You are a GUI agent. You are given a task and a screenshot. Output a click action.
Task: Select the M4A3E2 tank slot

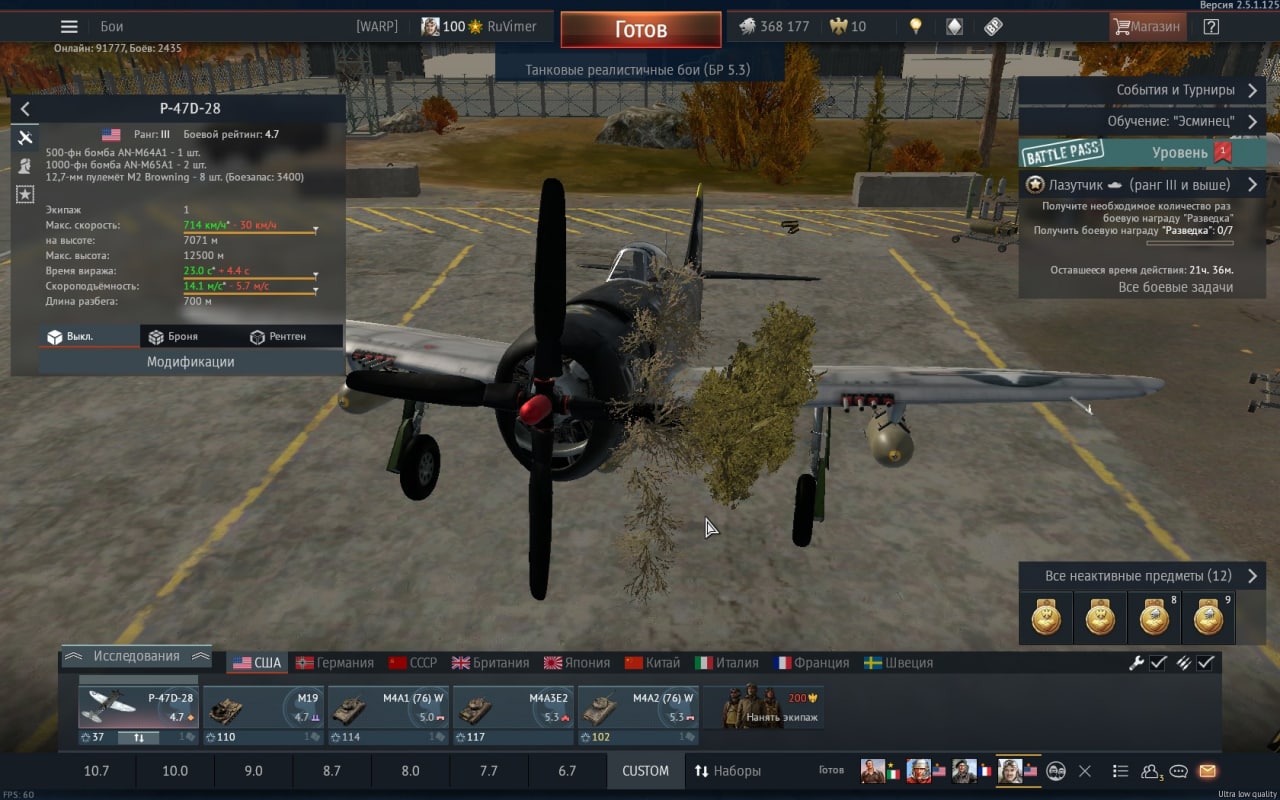tap(514, 708)
